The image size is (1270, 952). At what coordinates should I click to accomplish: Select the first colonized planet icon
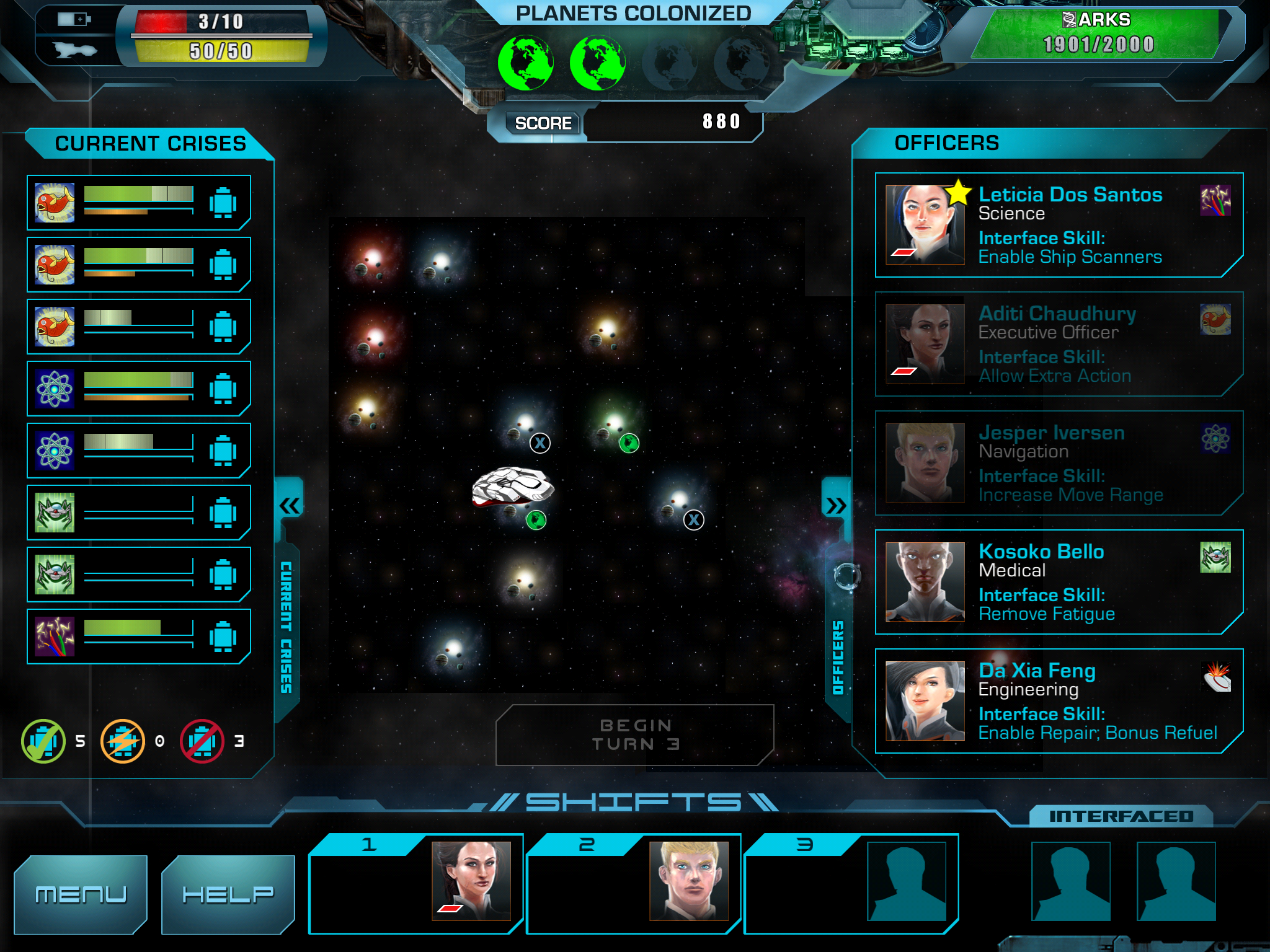coord(525,63)
